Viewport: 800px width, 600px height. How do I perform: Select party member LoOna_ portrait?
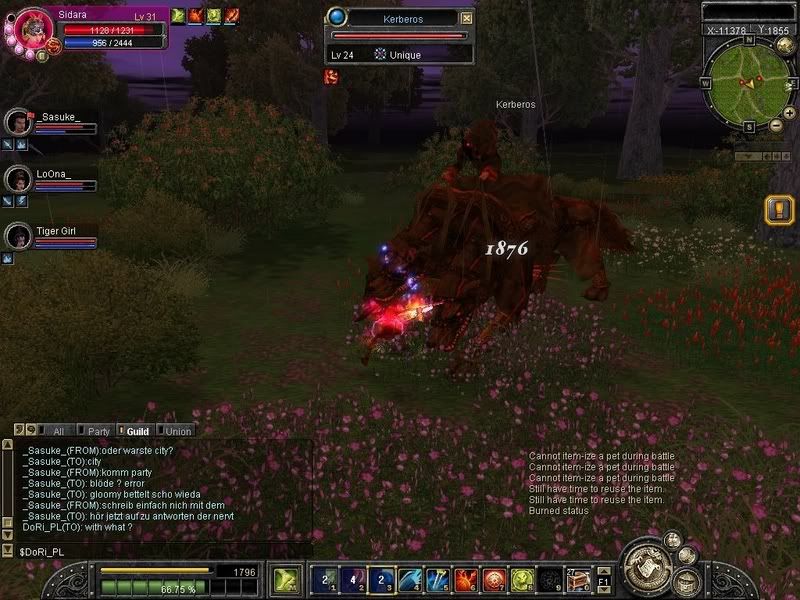19,179
